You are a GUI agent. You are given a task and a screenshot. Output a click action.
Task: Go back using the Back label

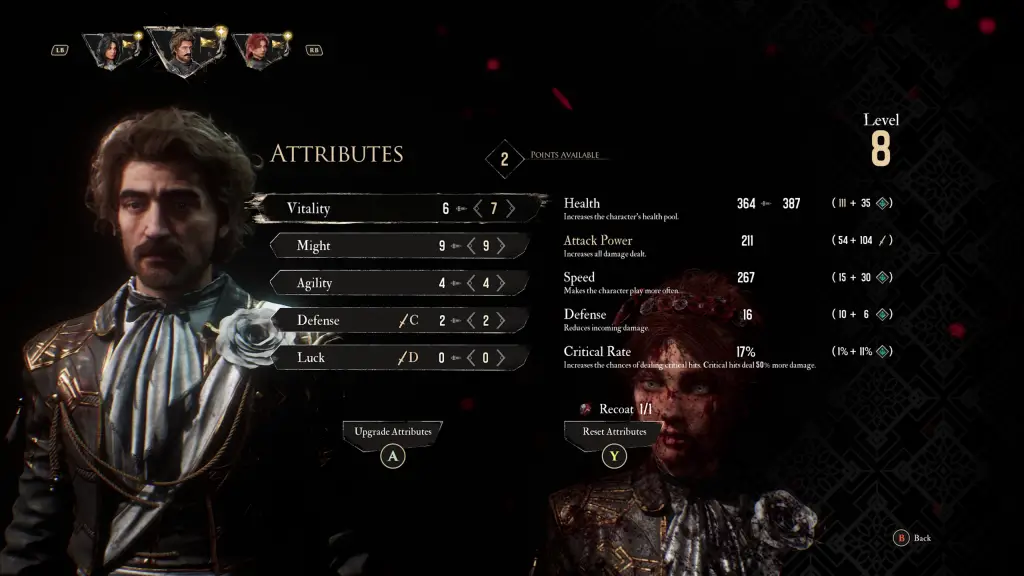point(921,538)
